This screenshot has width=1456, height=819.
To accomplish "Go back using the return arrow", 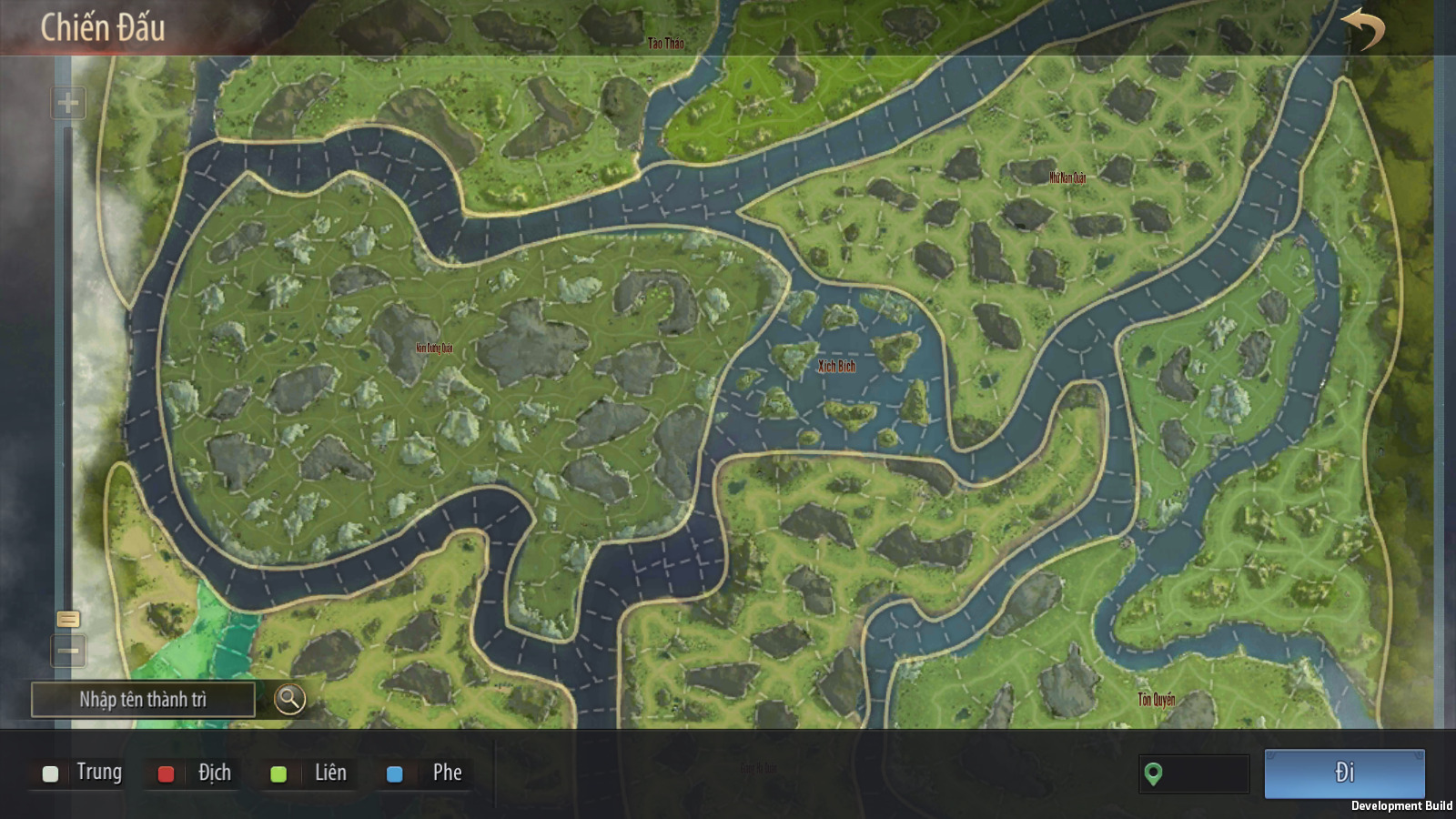I will (x=1362, y=28).
